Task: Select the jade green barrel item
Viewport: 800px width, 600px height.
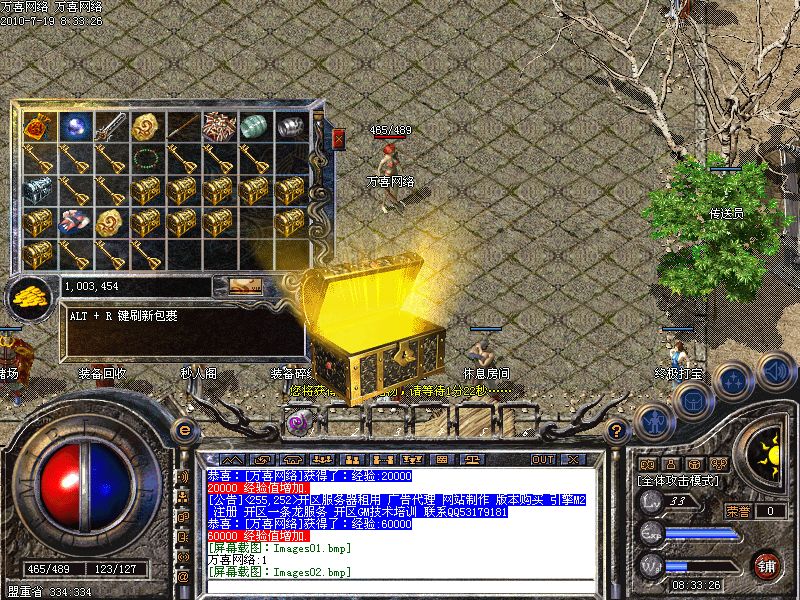Action: [x=254, y=127]
